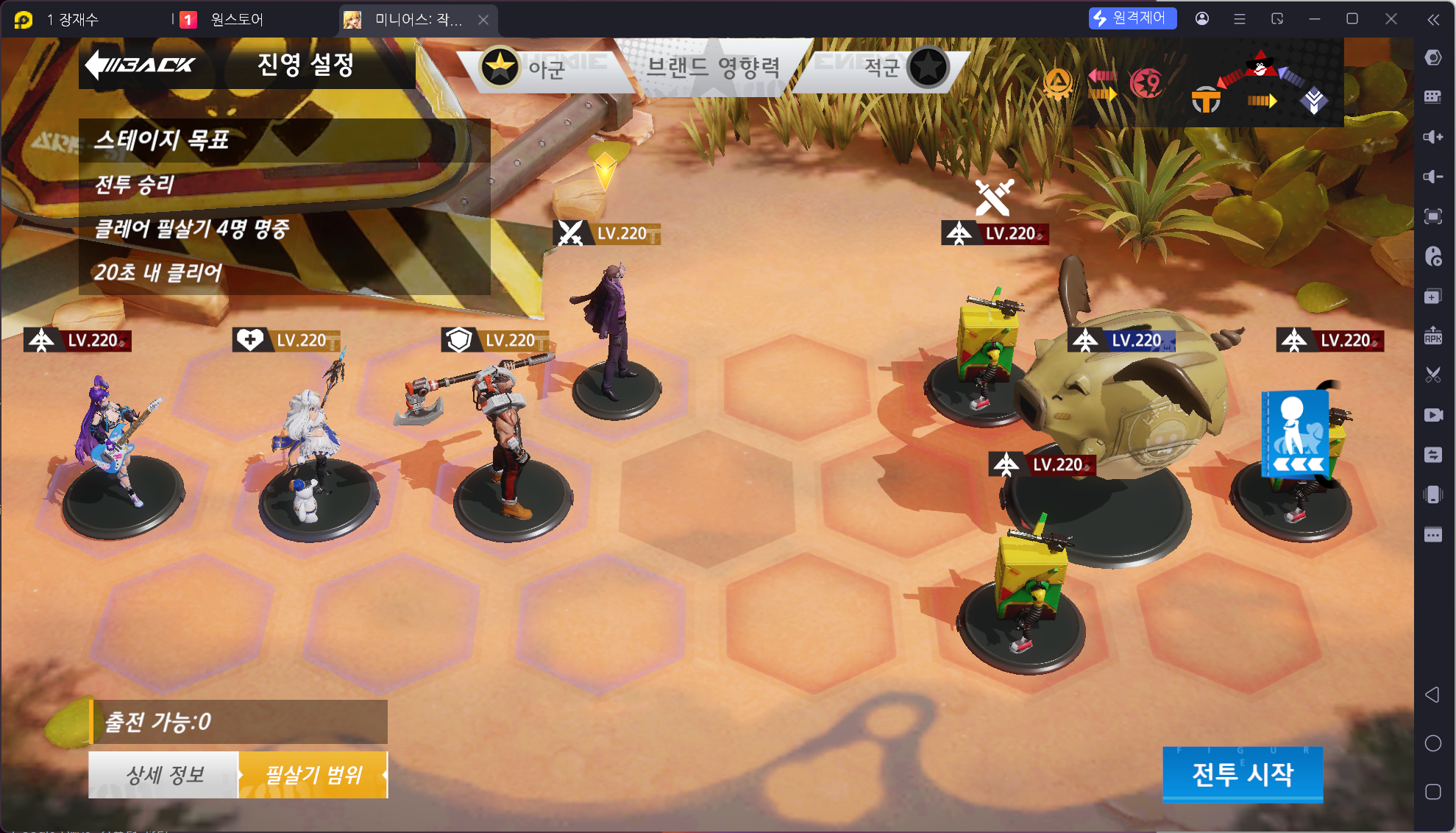Close the 미니어스 emulator tab
The width and height of the screenshot is (1456, 833).
[483, 20]
